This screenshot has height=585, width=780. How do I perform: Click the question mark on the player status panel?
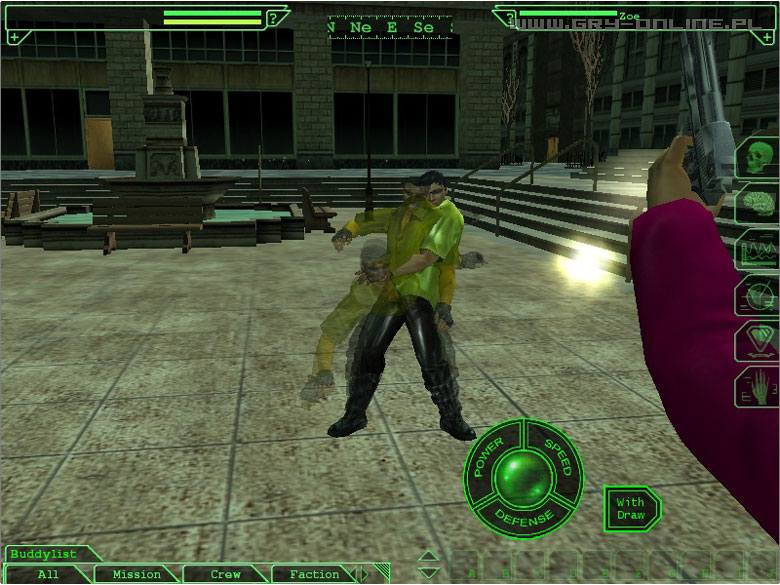(272, 18)
